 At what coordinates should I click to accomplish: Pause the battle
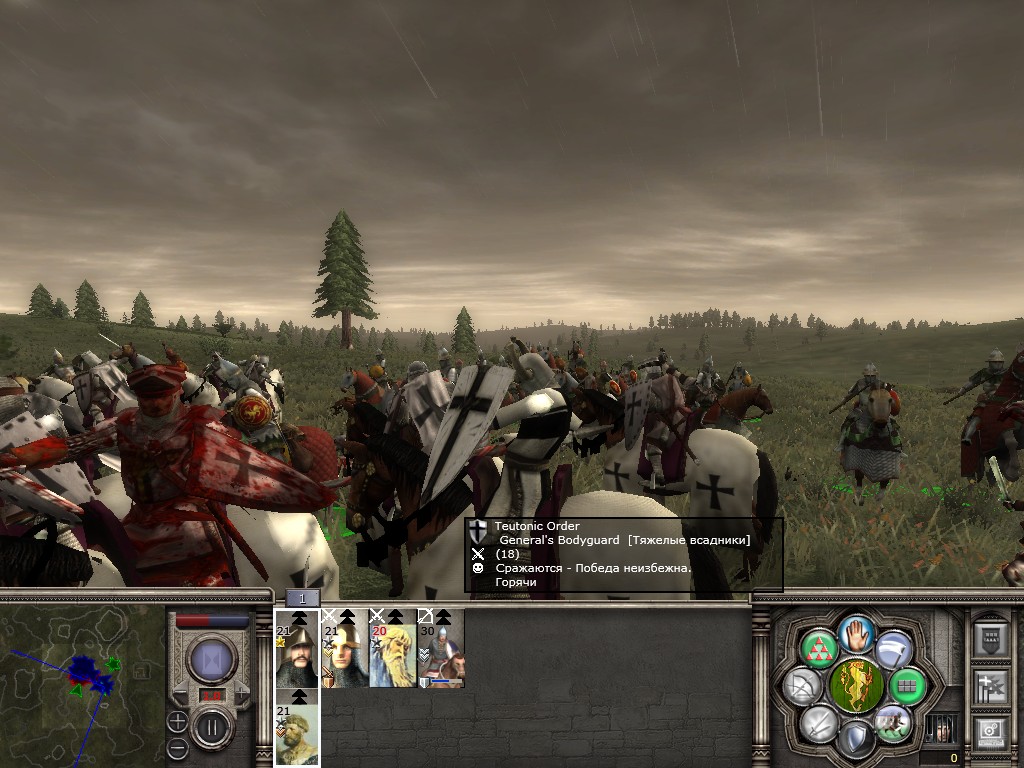coord(212,727)
